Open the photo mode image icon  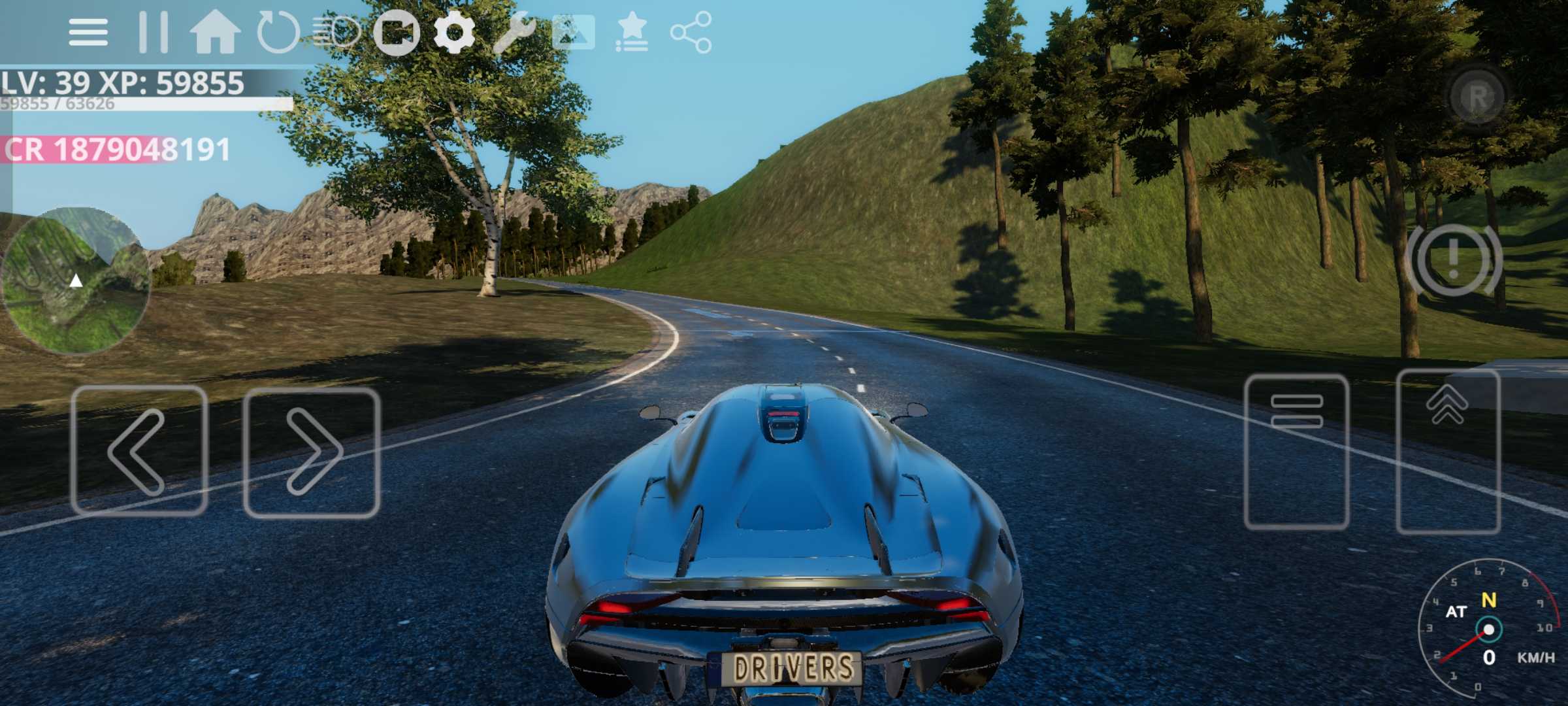(x=573, y=32)
